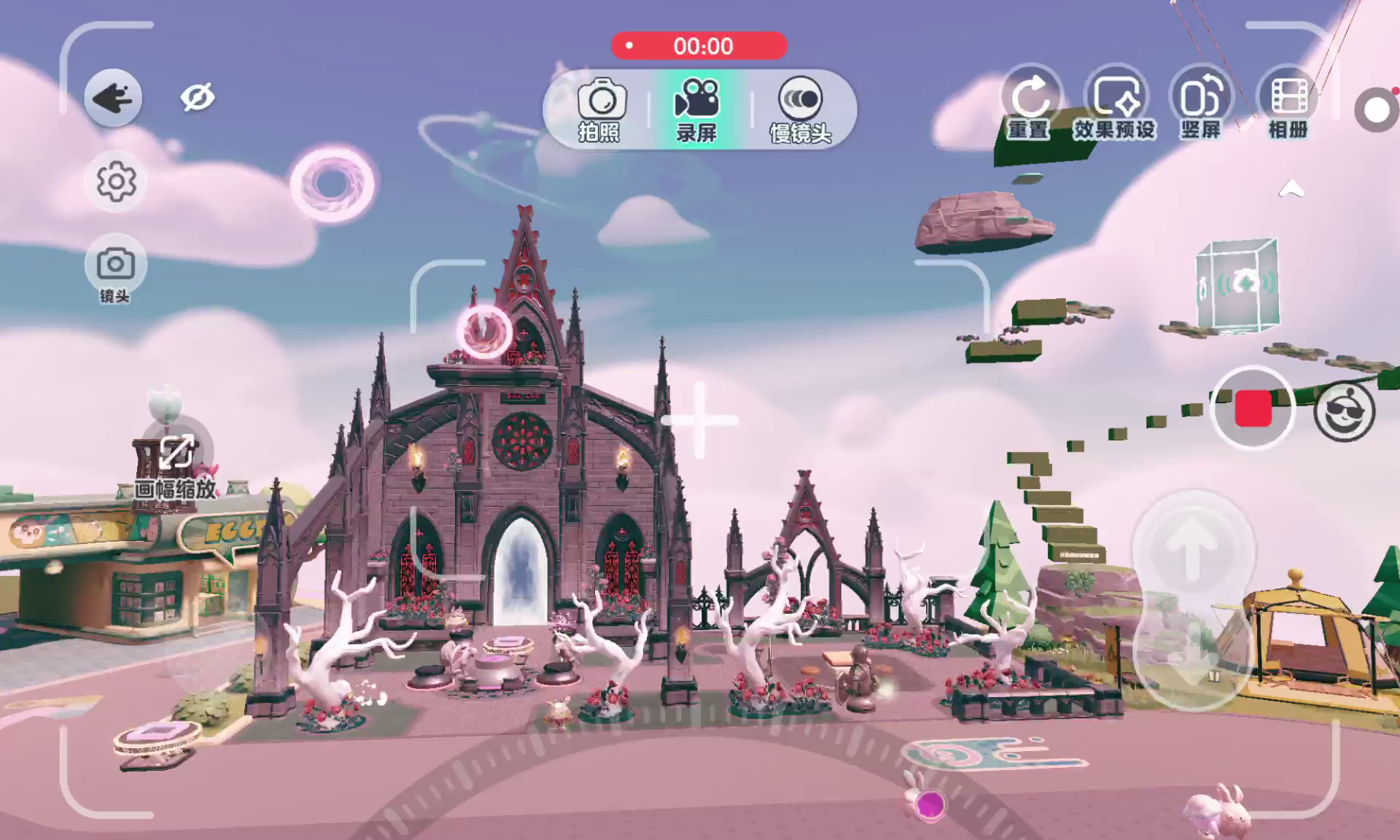Click the 重置 reset button
This screenshot has width=1400, height=840.
pyautogui.click(x=1029, y=106)
